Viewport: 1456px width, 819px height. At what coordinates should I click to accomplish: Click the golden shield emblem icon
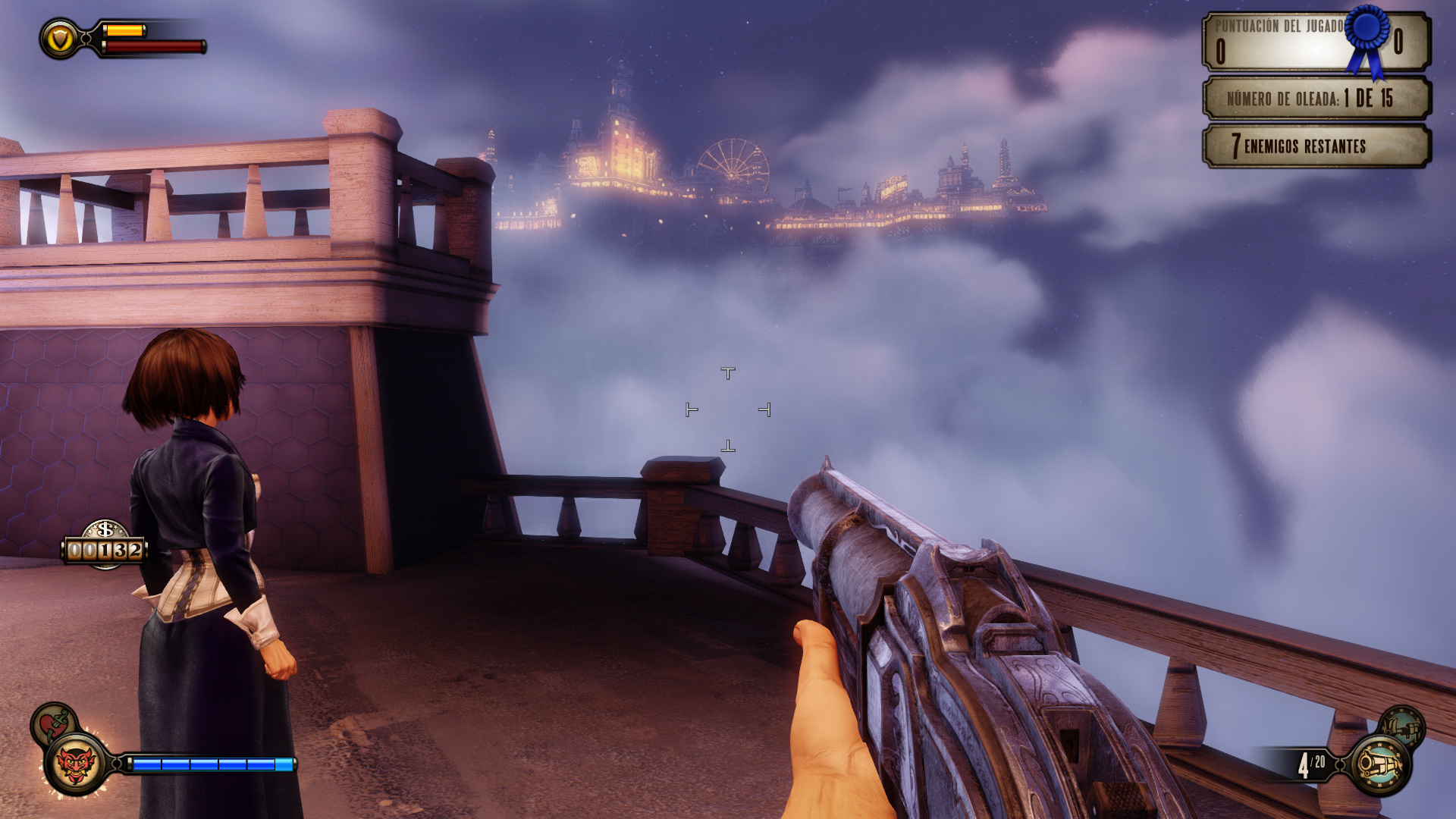pos(60,39)
